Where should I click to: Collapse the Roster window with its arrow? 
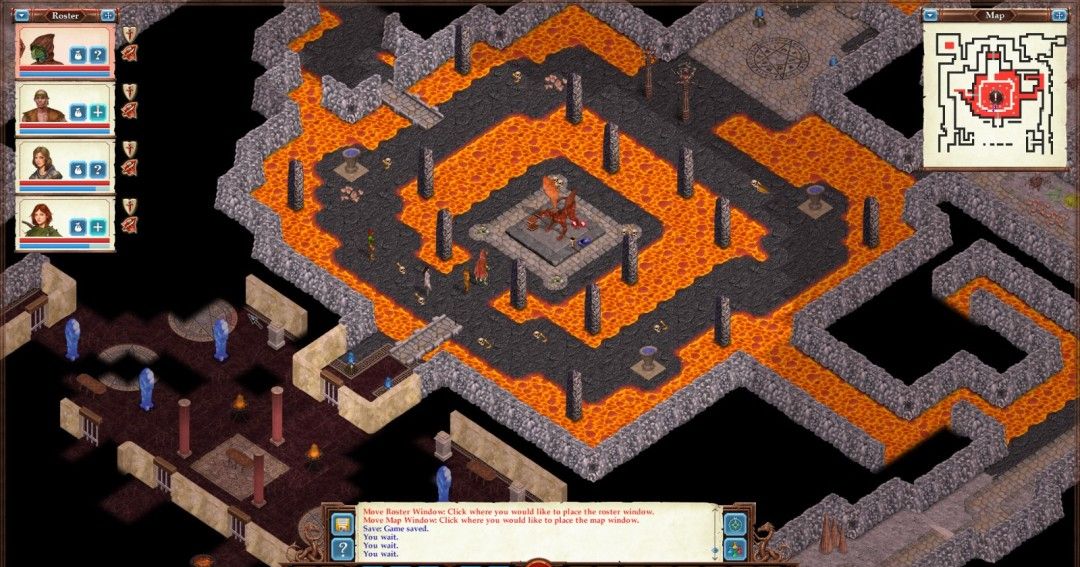(23, 15)
